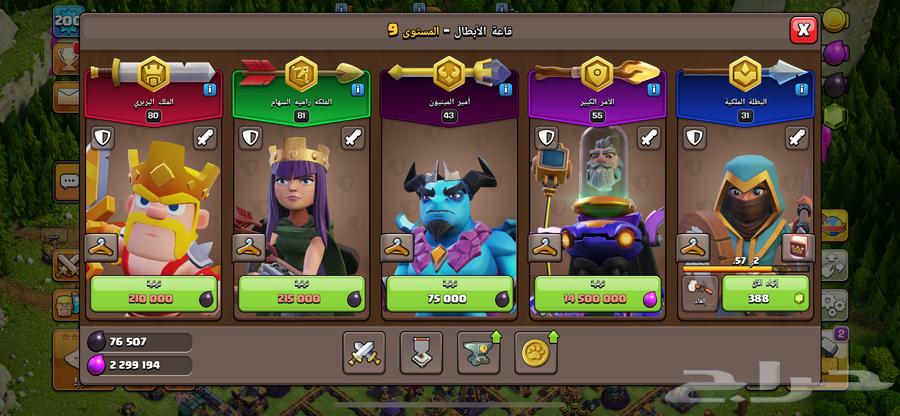The height and width of the screenshot is (416, 900).
Task: Open Archer Queen info button
Action: click(357, 89)
